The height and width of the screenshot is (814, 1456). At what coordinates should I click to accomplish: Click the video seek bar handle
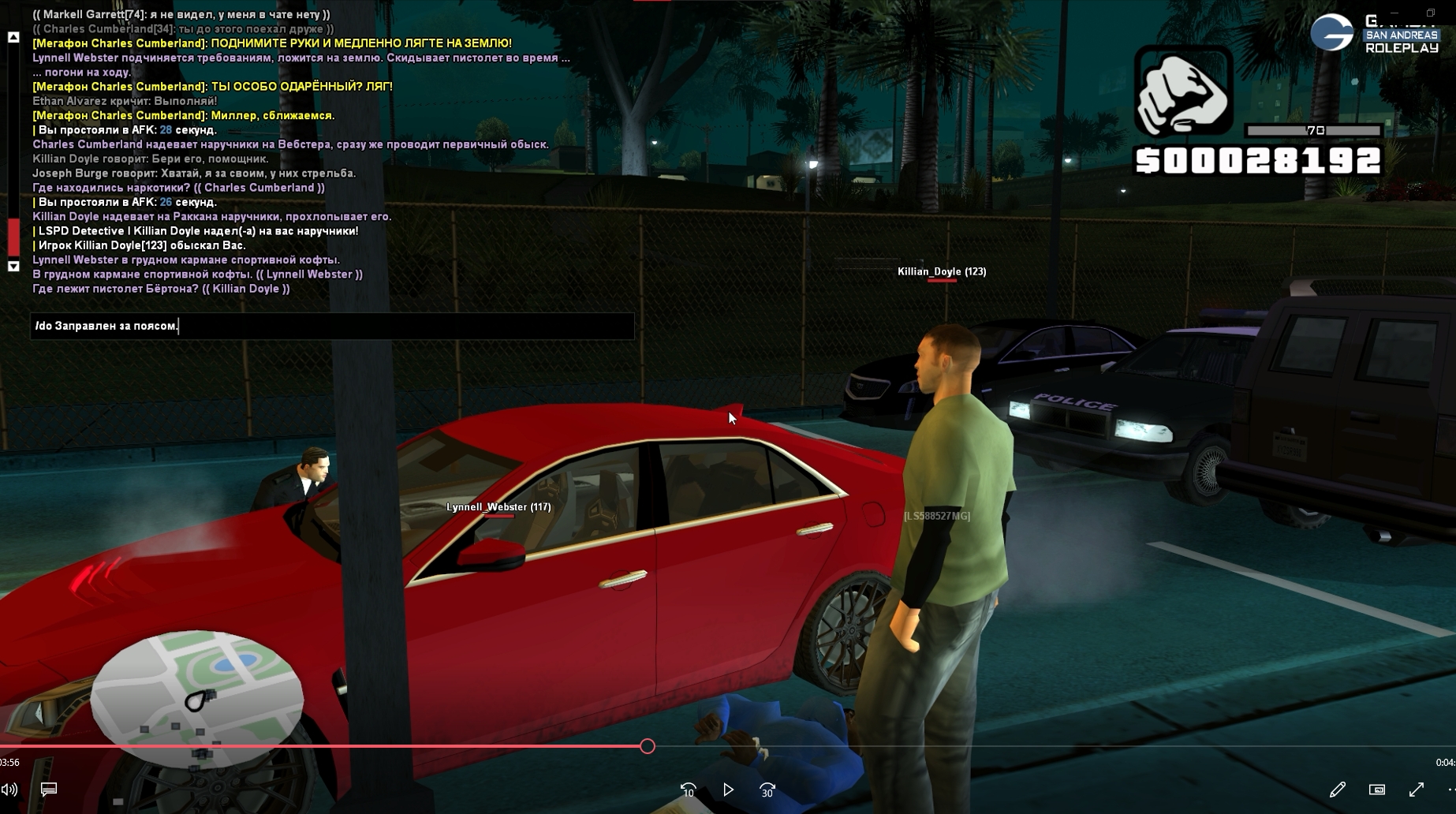point(648,746)
